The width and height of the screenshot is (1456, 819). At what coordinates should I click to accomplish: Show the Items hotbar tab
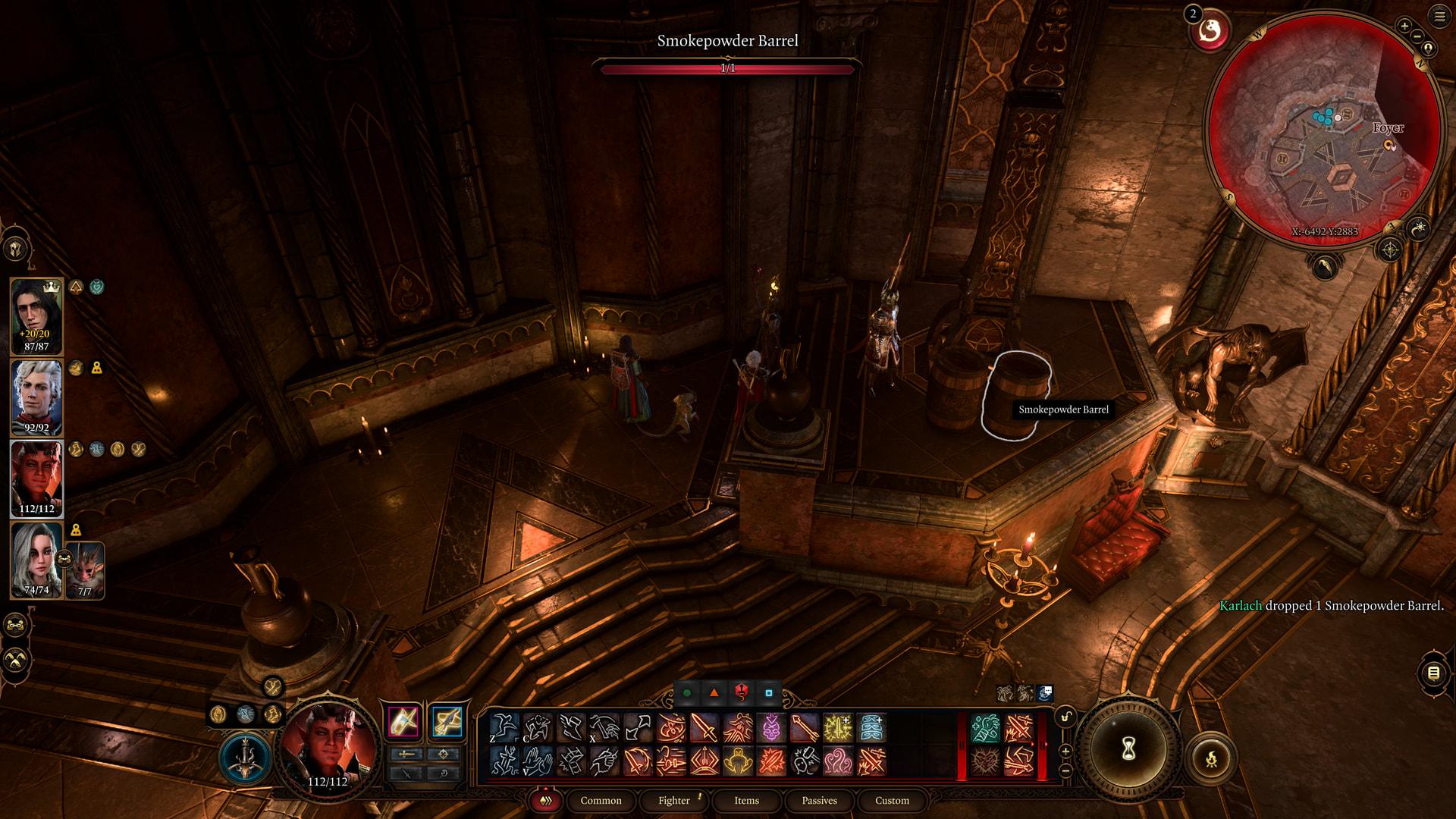pos(746,800)
